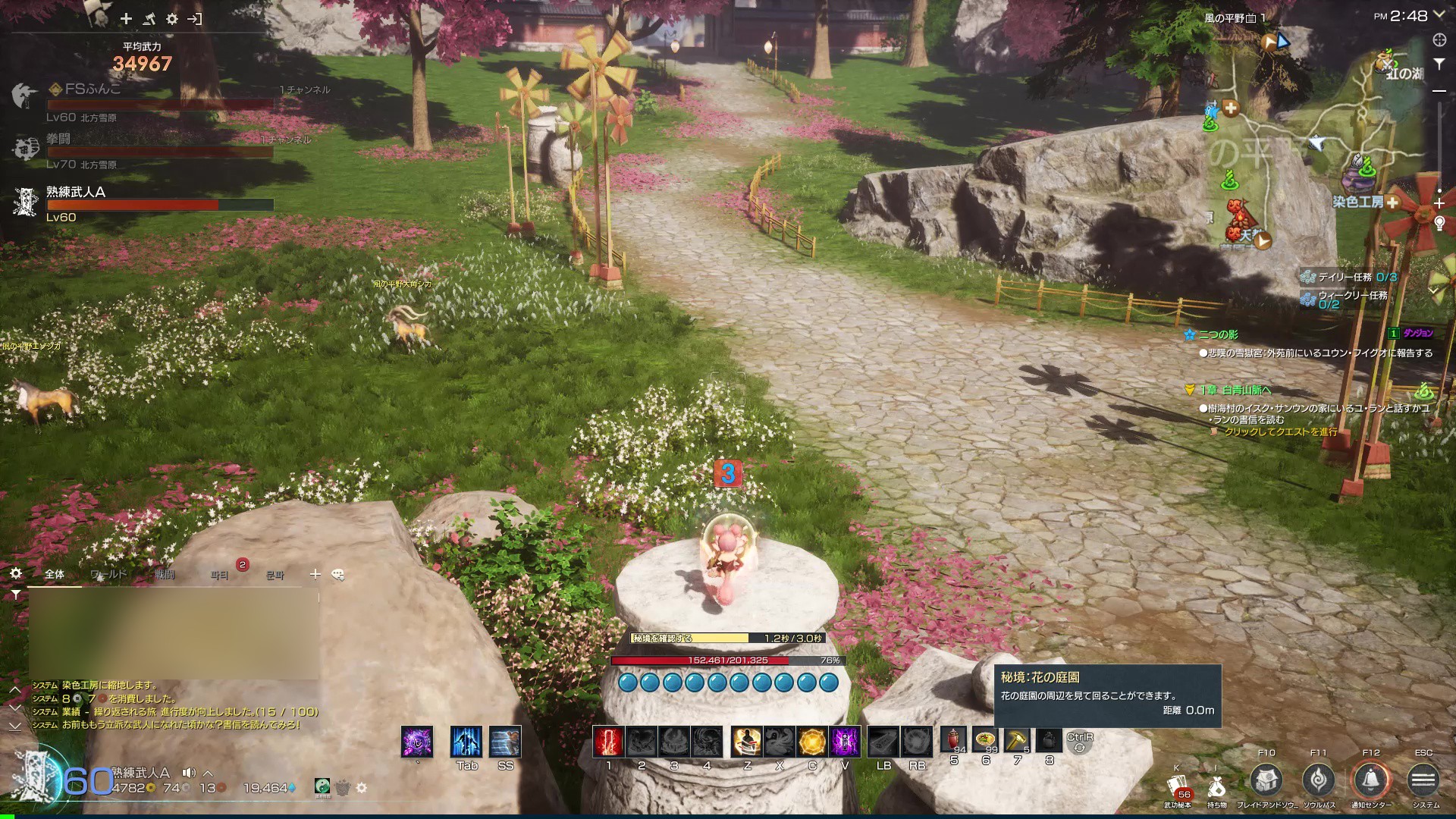Open the house-shaped shop icon
This screenshot has height=819, width=1456.
(x=1266, y=780)
